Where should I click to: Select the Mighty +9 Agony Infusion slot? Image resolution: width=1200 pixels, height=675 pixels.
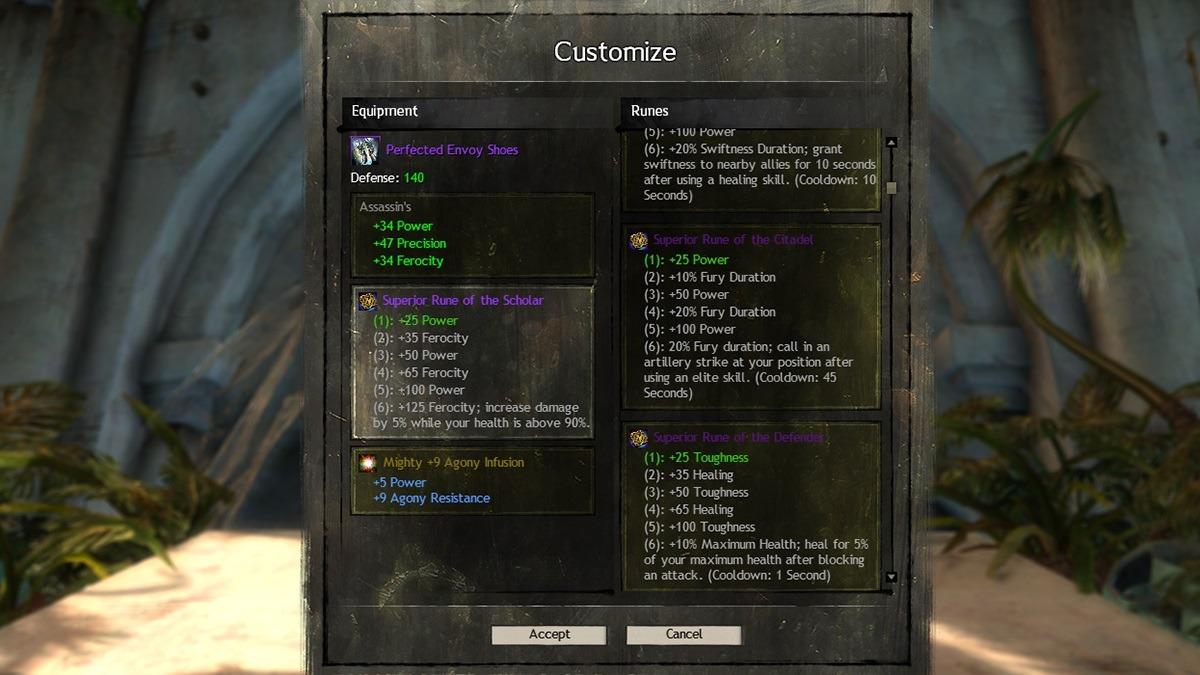472,480
